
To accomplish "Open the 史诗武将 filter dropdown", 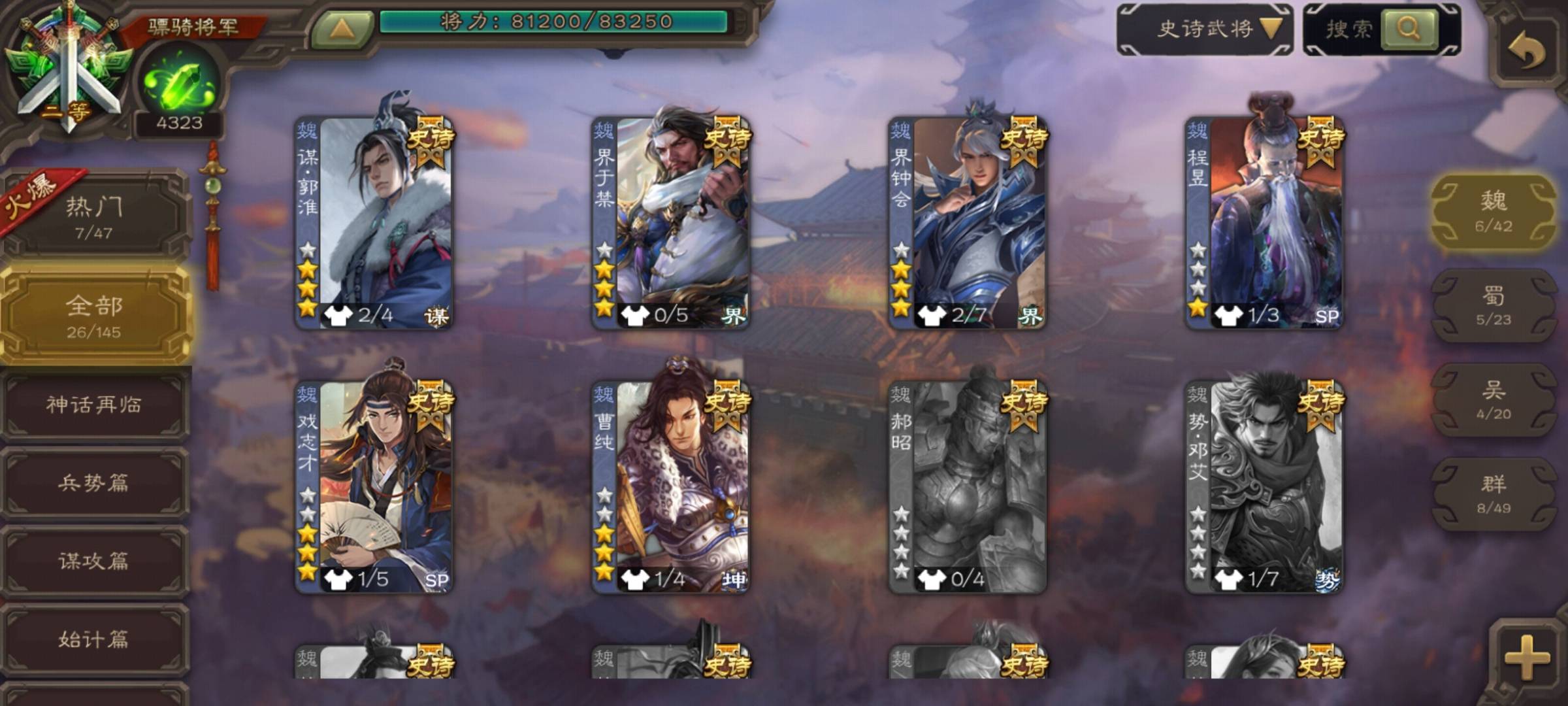I will [1205, 29].
